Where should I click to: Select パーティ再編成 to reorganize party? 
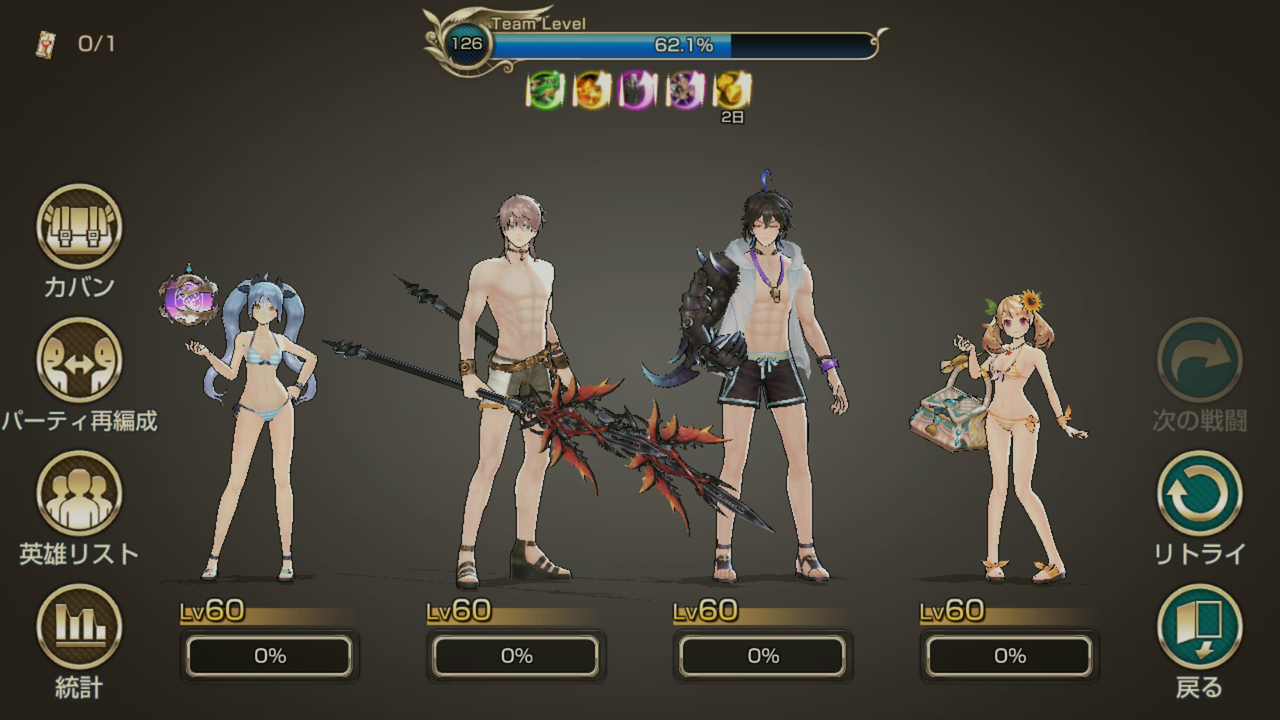[x=79, y=360]
